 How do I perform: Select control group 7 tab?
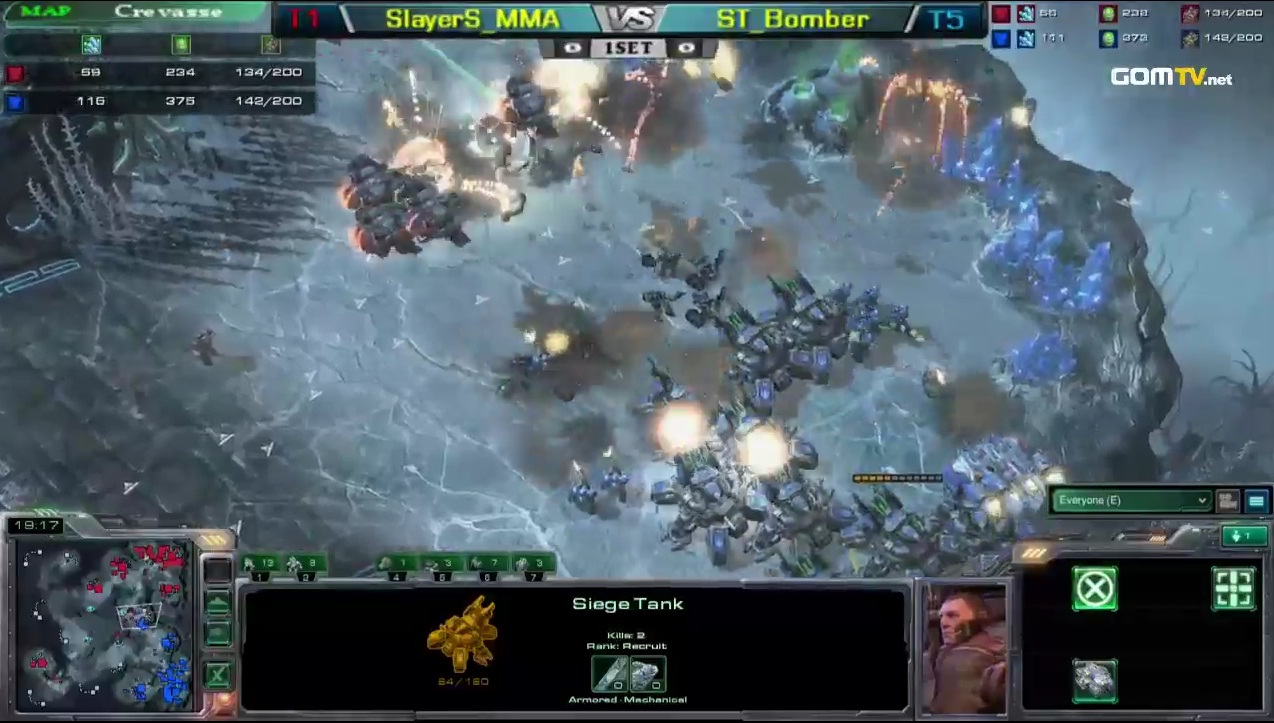click(x=533, y=566)
